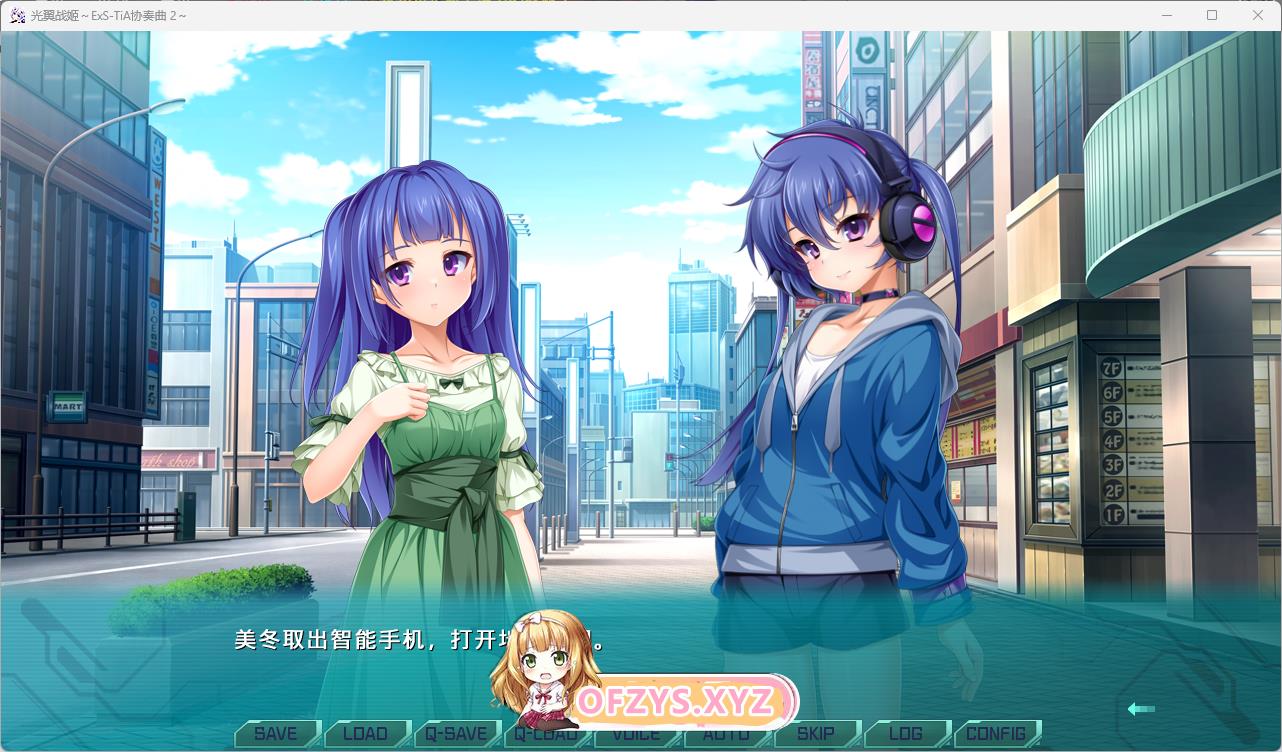Minimize the game window

click(x=1167, y=15)
